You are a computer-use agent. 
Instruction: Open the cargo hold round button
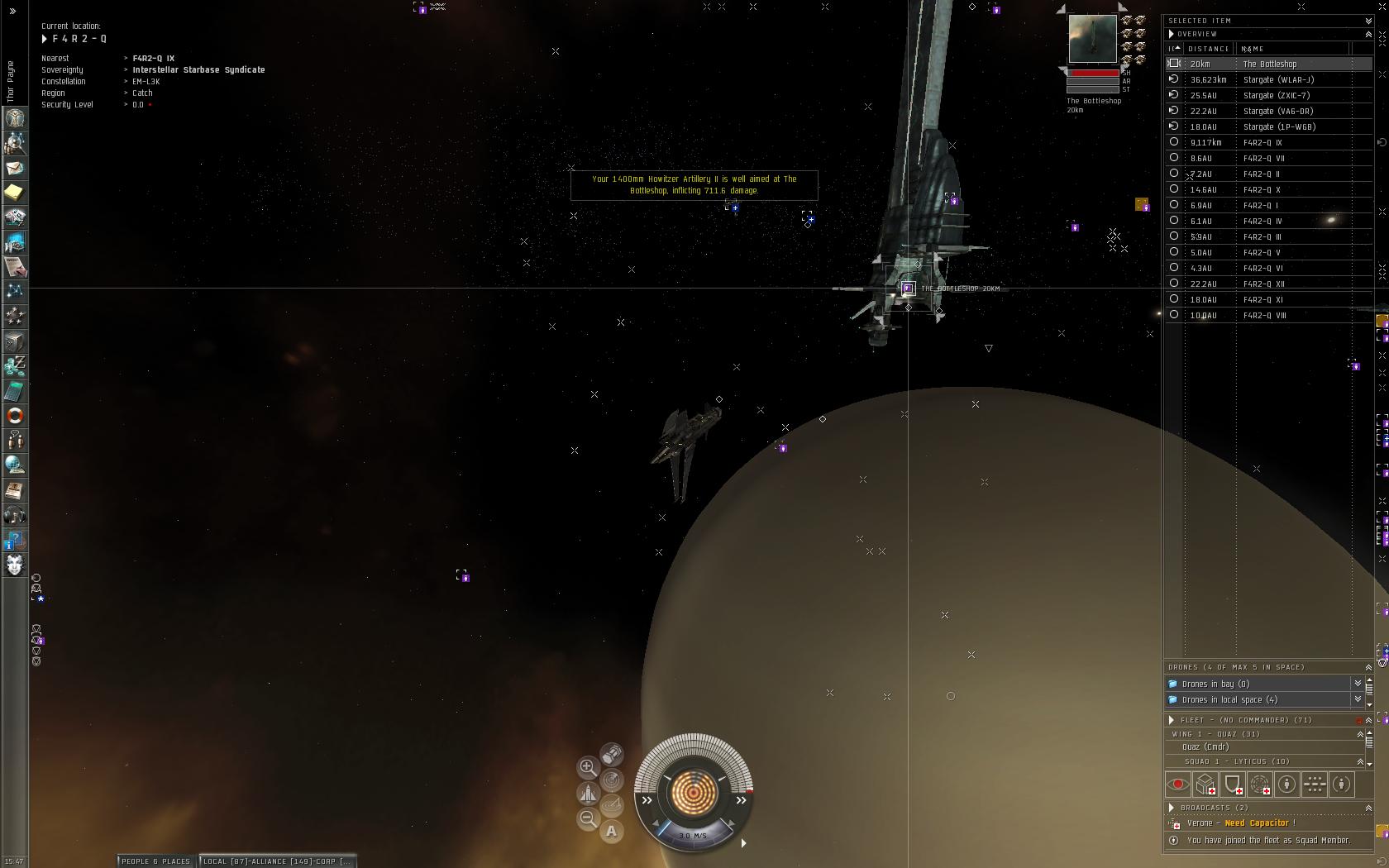click(x=612, y=754)
